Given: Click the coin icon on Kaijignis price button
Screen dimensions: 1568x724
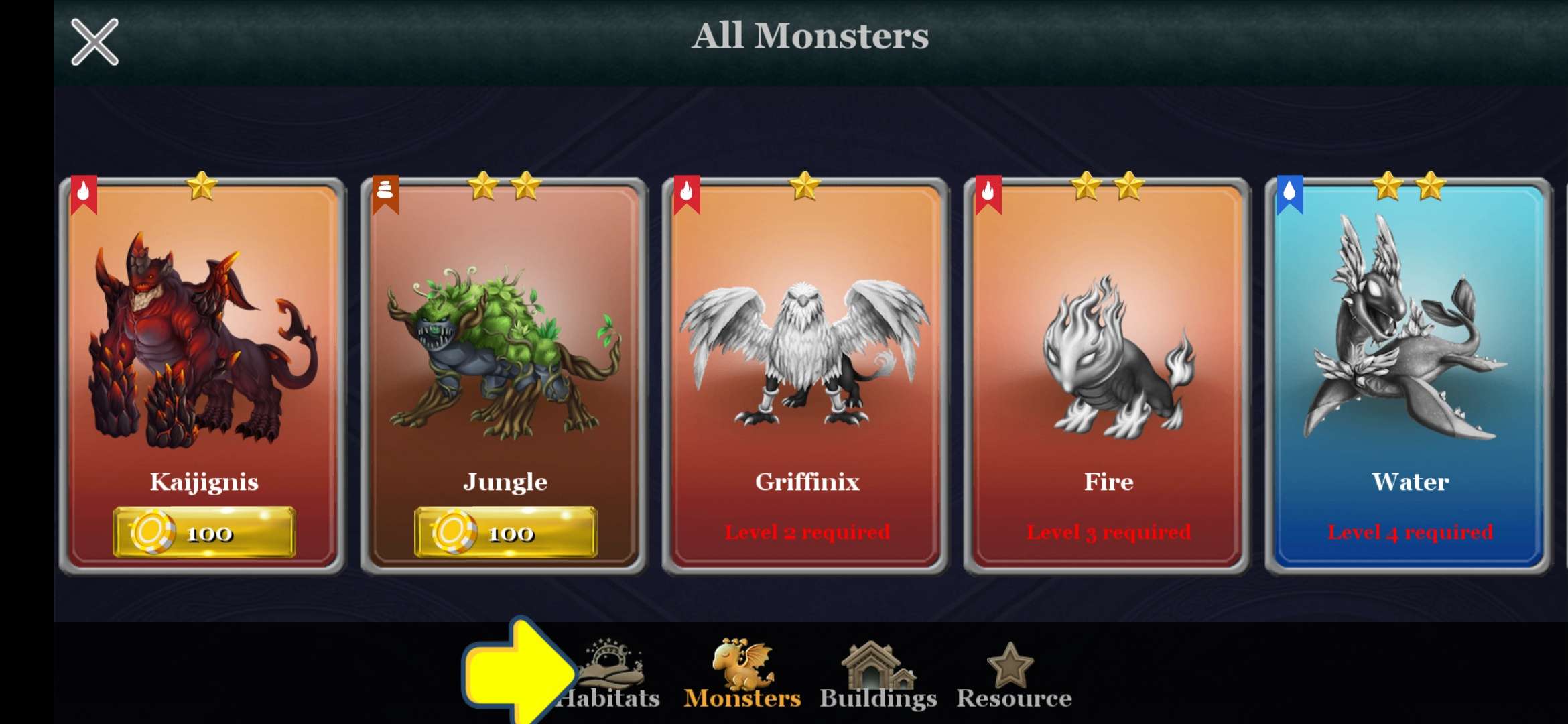Looking at the screenshot, I should click(x=155, y=533).
